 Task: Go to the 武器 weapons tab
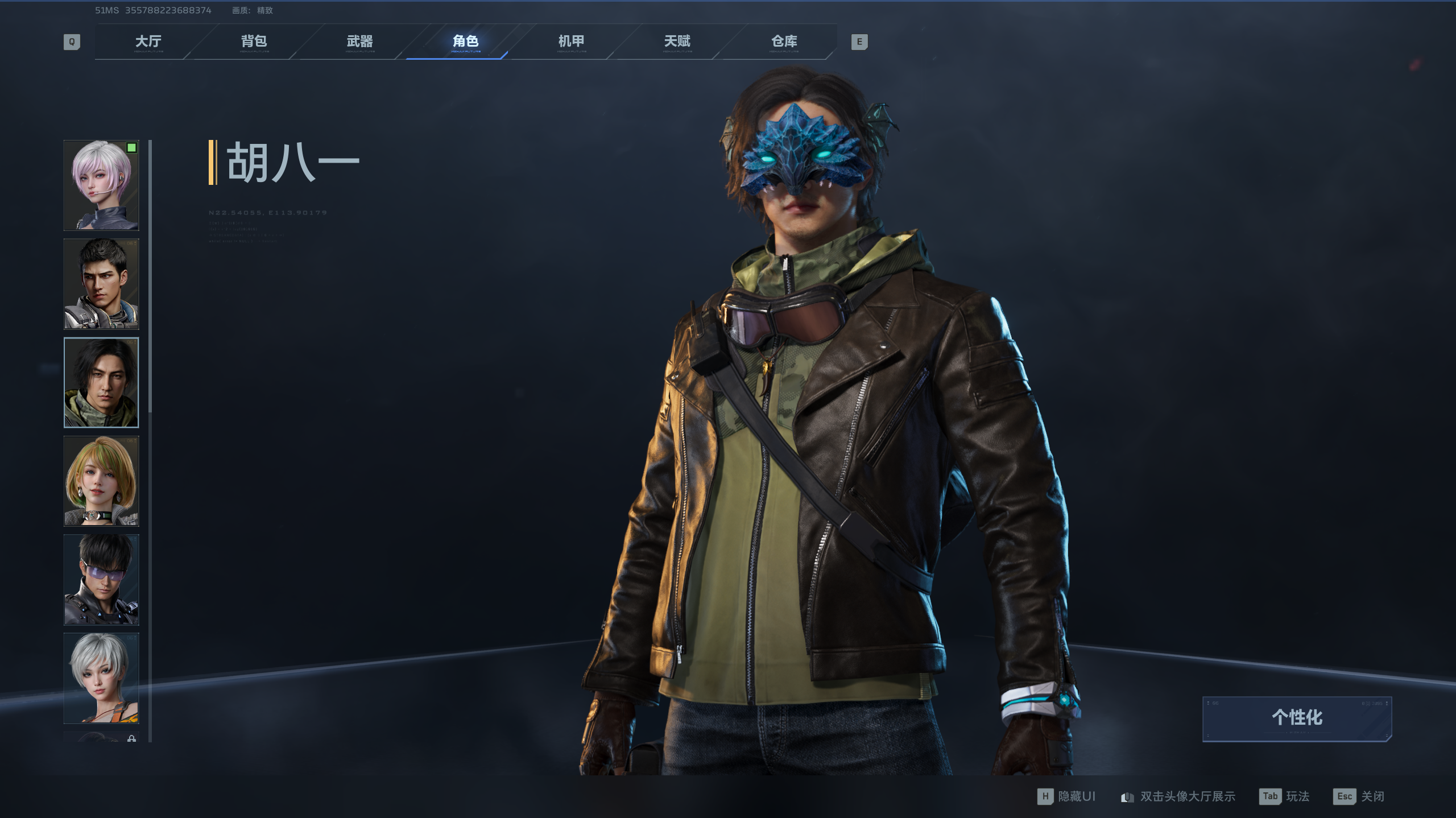pyautogui.click(x=359, y=42)
